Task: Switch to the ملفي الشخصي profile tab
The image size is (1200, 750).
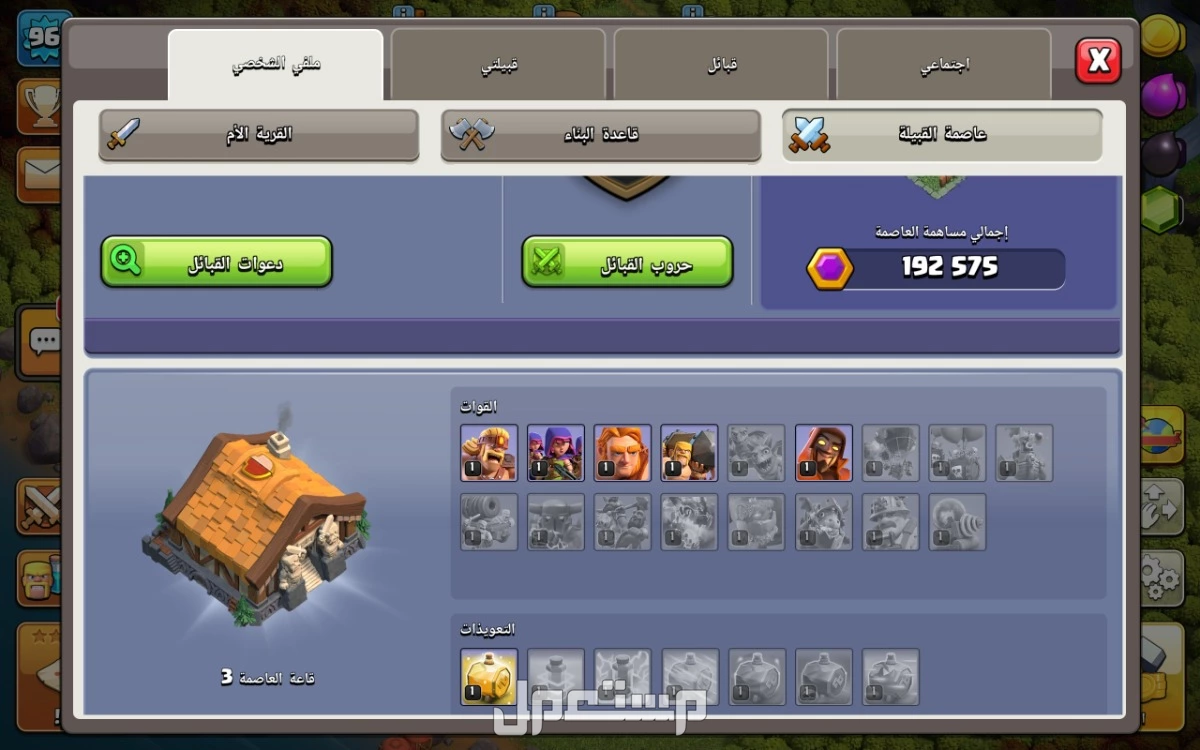Action: pos(275,65)
